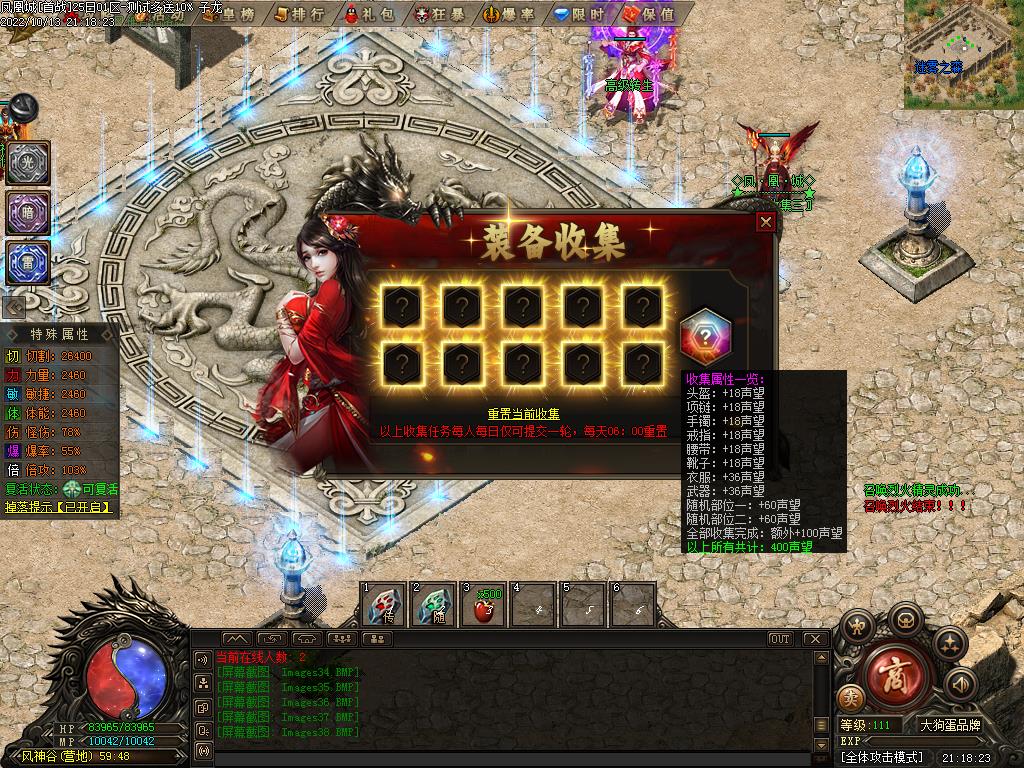Open the 保值 menu

coord(648,14)
